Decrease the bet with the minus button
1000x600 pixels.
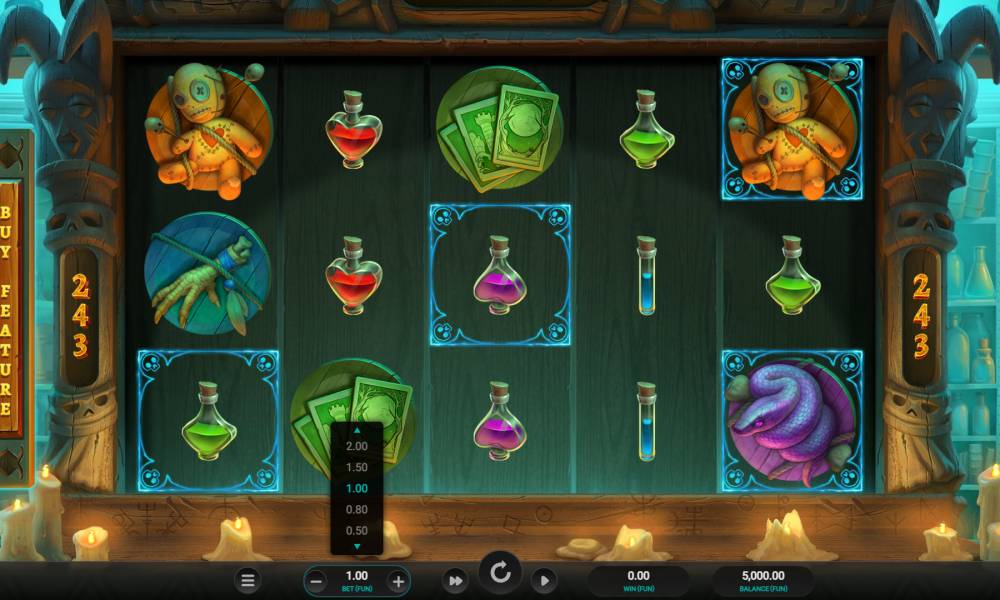point(316,580)
